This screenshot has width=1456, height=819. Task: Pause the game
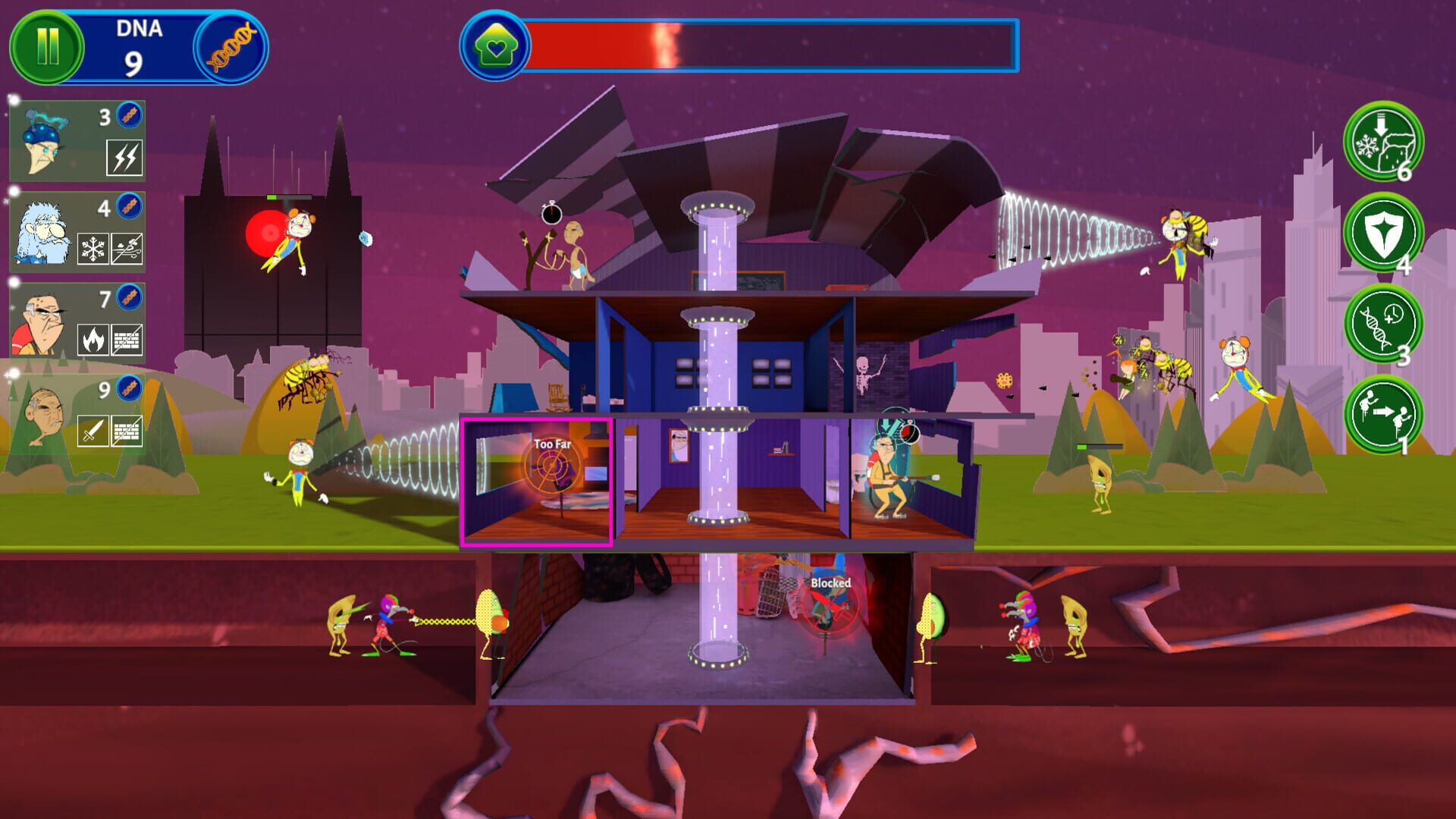pyautogui.click(x=47, y=45)
